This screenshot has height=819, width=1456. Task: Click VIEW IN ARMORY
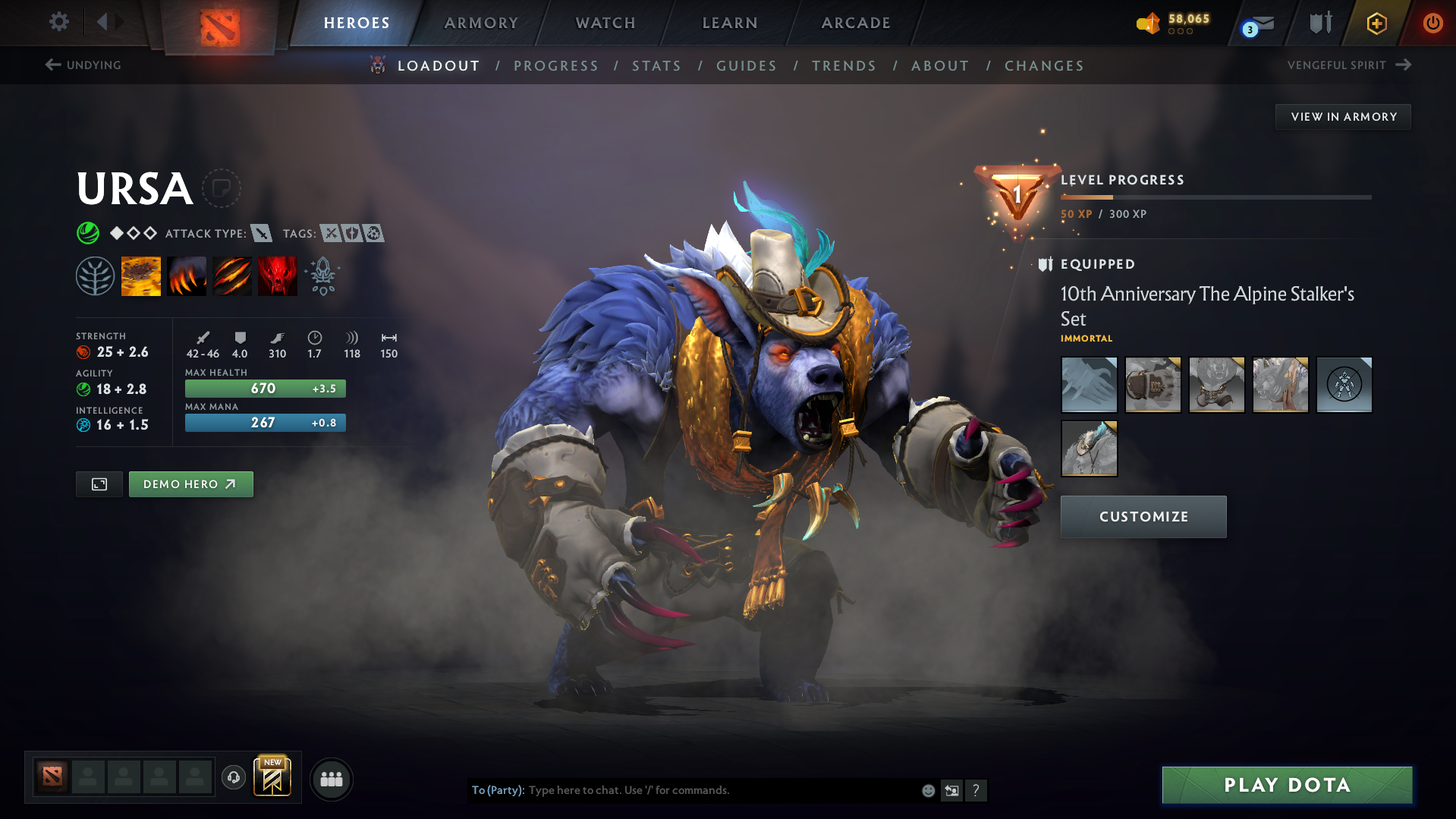coord(1343,116)
